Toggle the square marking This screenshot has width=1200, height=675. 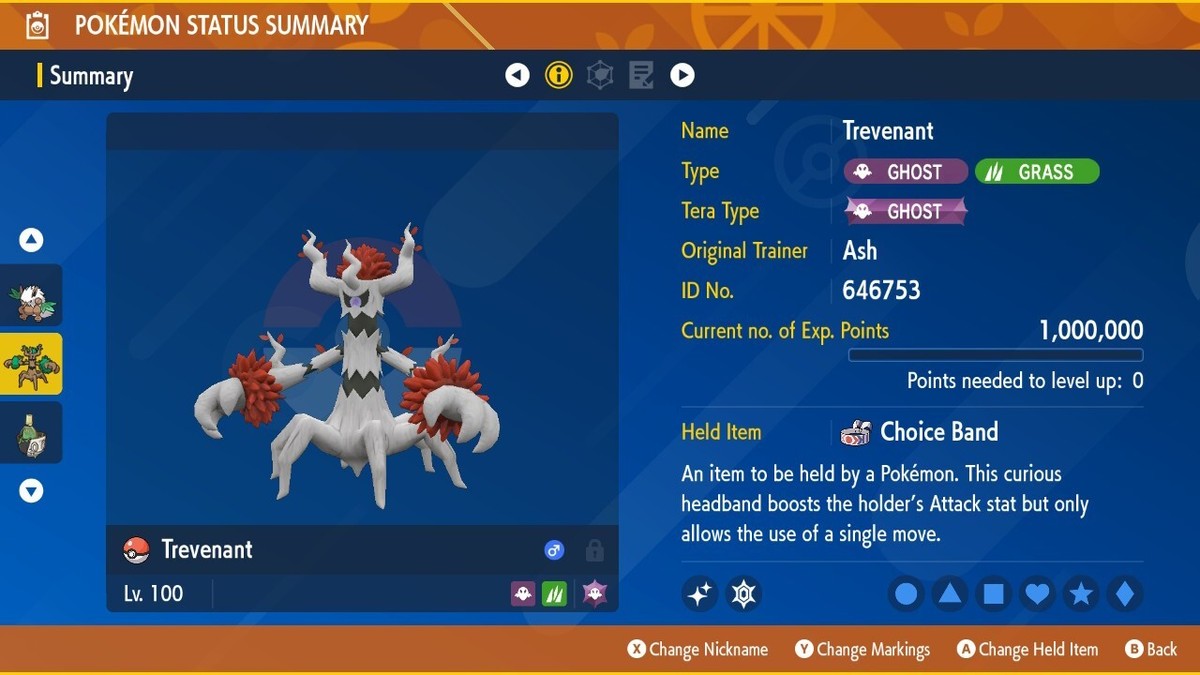[993, 595]
